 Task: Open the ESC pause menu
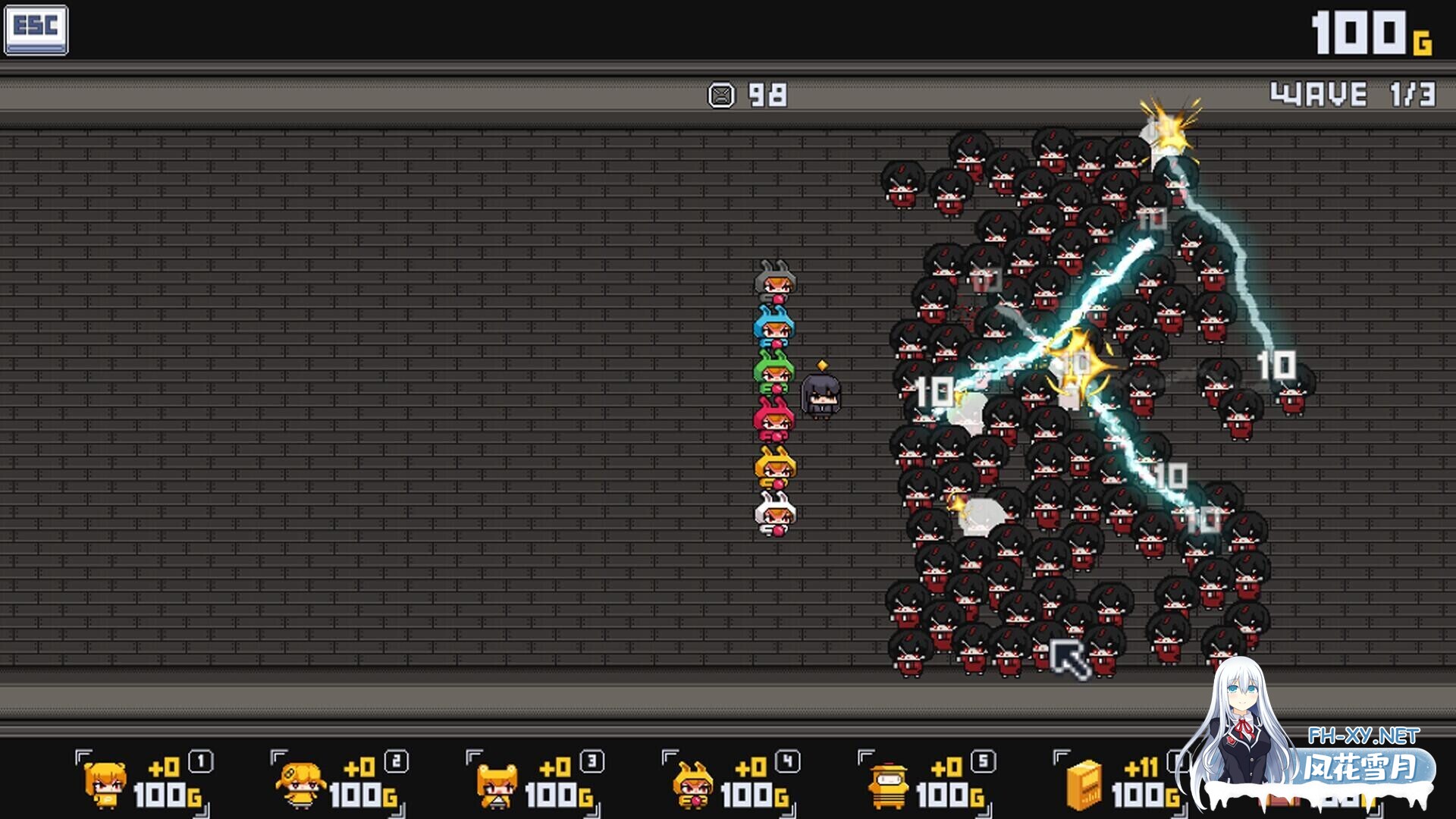pos(36,30)
